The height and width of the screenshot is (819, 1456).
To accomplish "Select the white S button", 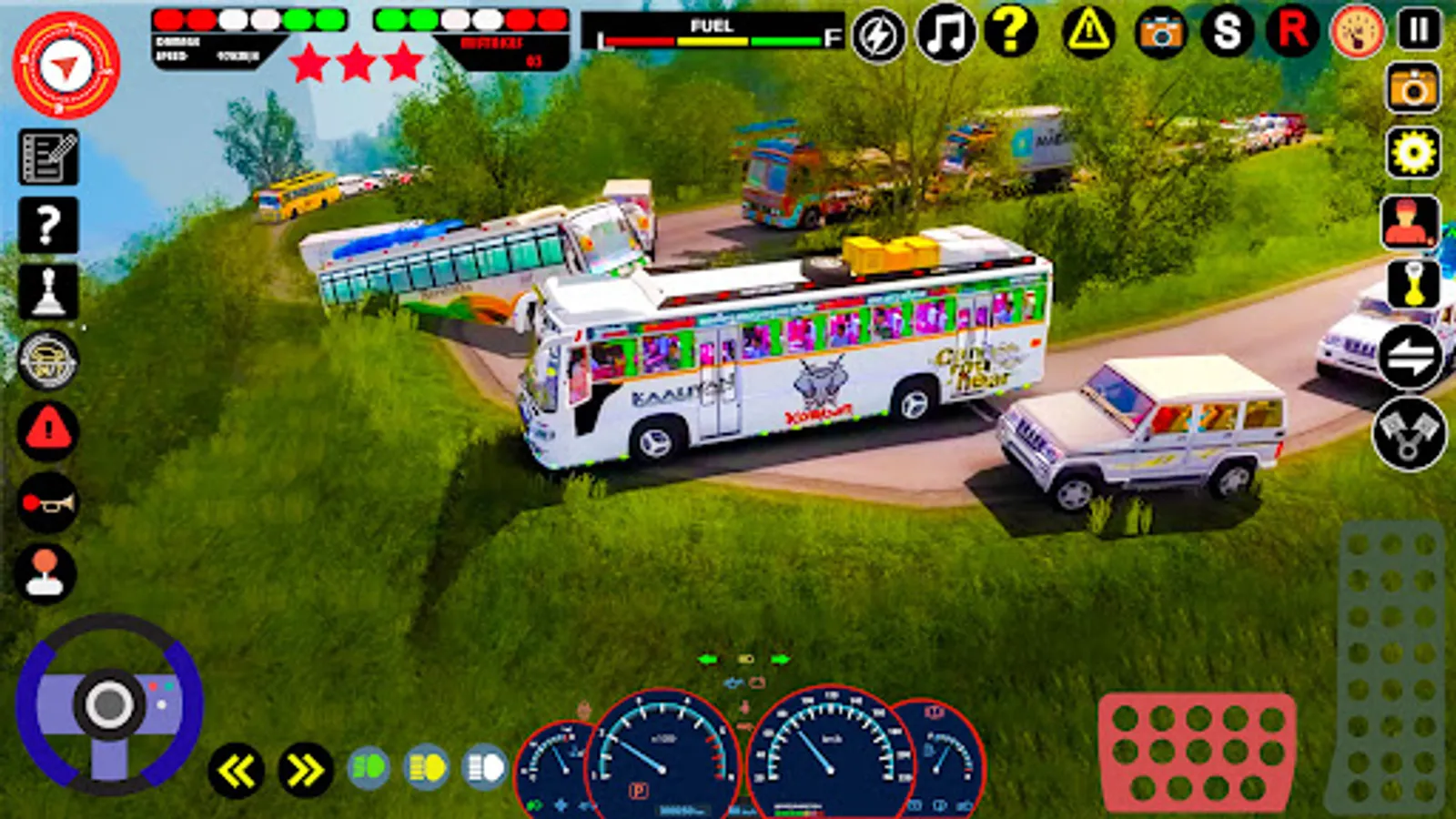I will 1227,33.
